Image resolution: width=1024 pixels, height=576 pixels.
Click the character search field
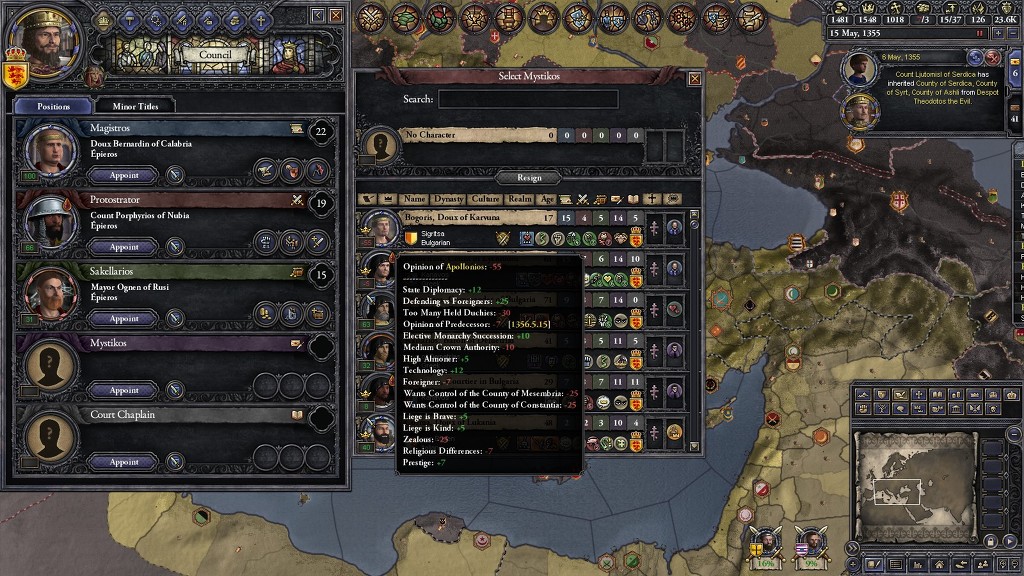tap(528, 99)
